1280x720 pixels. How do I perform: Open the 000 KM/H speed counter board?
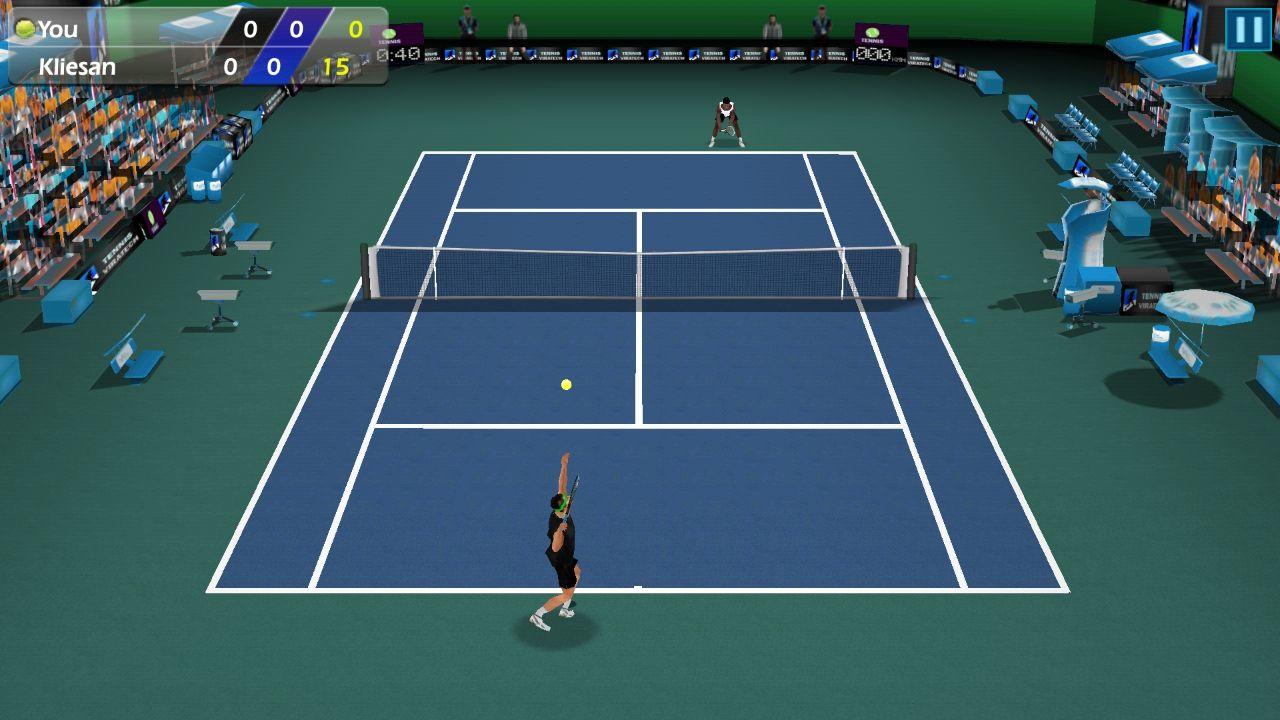coord(874,54)
